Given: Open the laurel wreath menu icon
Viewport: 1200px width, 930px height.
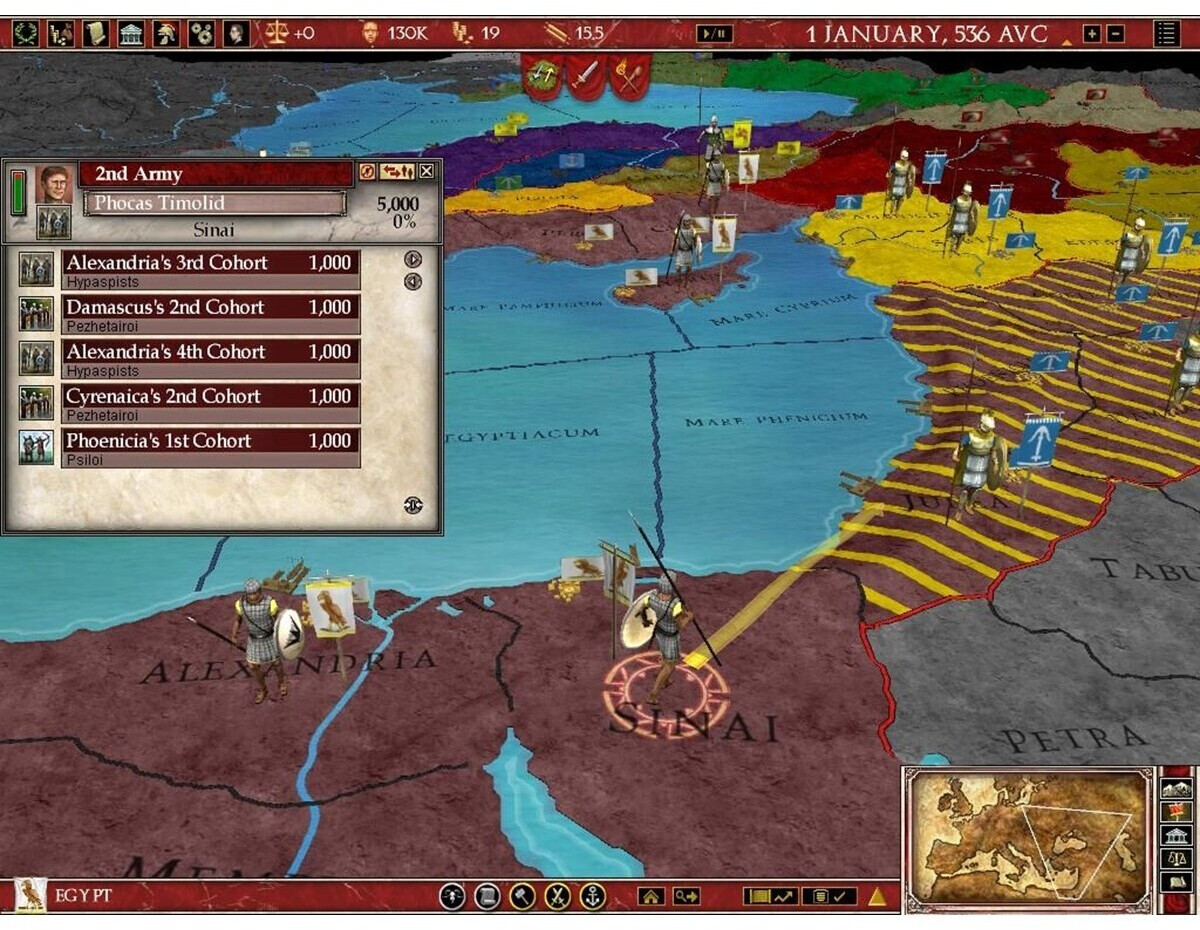Looking at the screenshot, I should pos(25,33).
